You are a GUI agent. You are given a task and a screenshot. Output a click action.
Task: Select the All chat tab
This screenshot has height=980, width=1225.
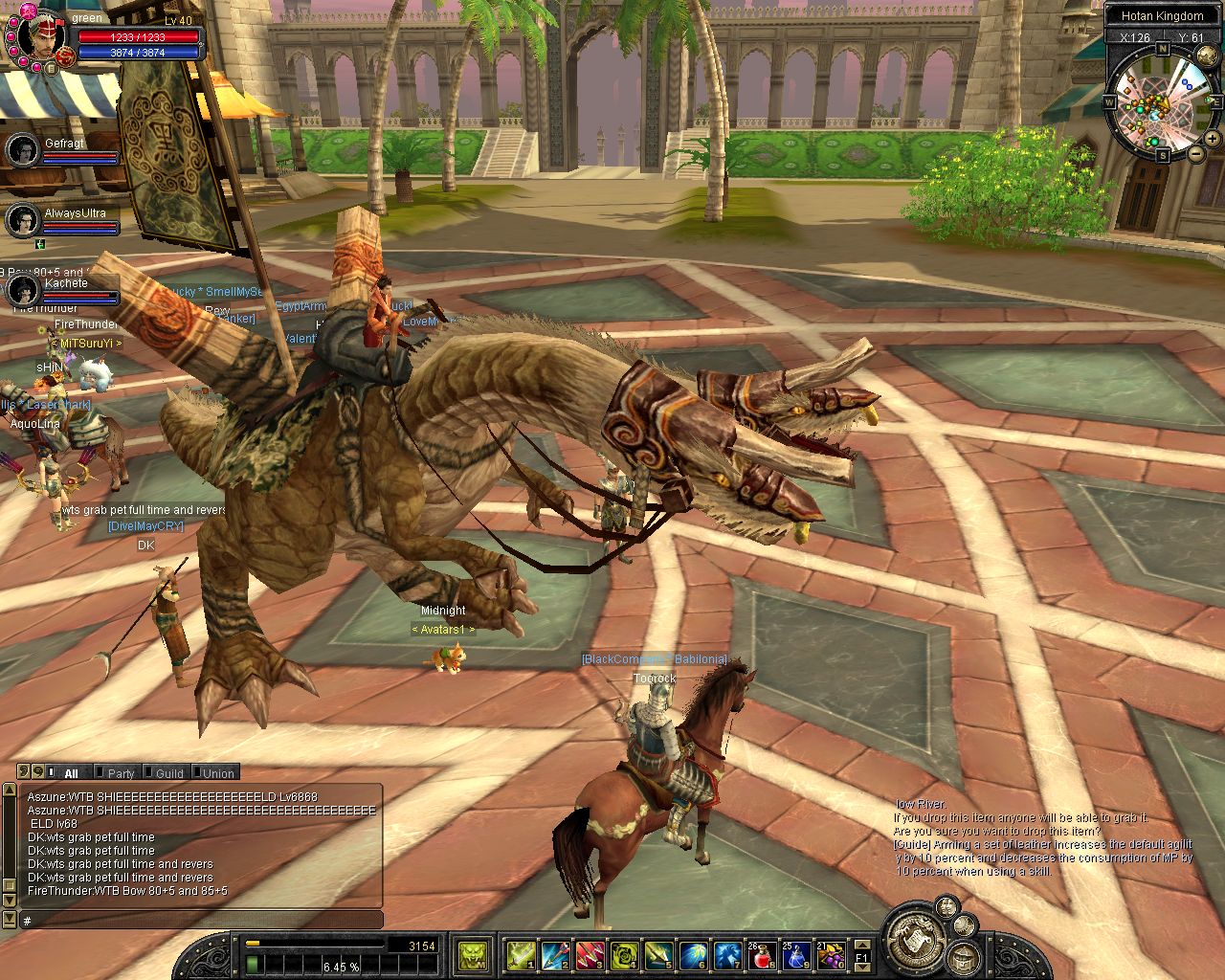tap(71, 773)
